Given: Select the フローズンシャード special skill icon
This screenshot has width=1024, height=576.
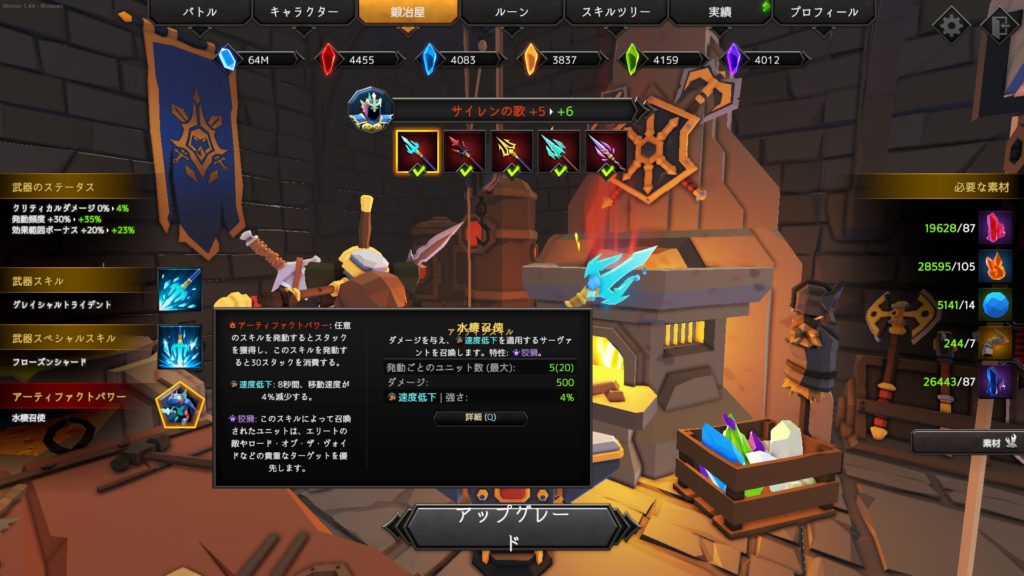Looking at the screenshot, I should [180, 347].
